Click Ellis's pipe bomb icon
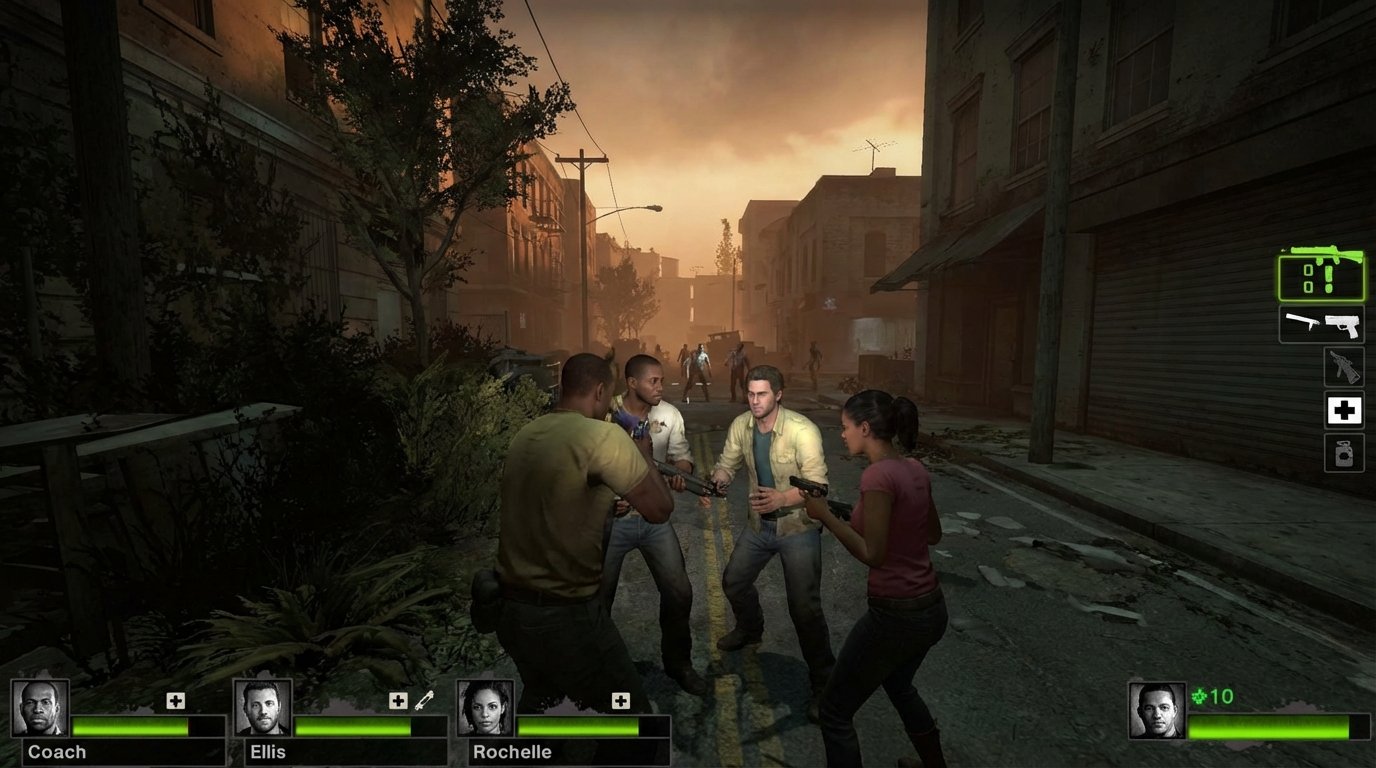Viewport: 1376px width, 768px height. pyautogui.click(x=424, y=700)
